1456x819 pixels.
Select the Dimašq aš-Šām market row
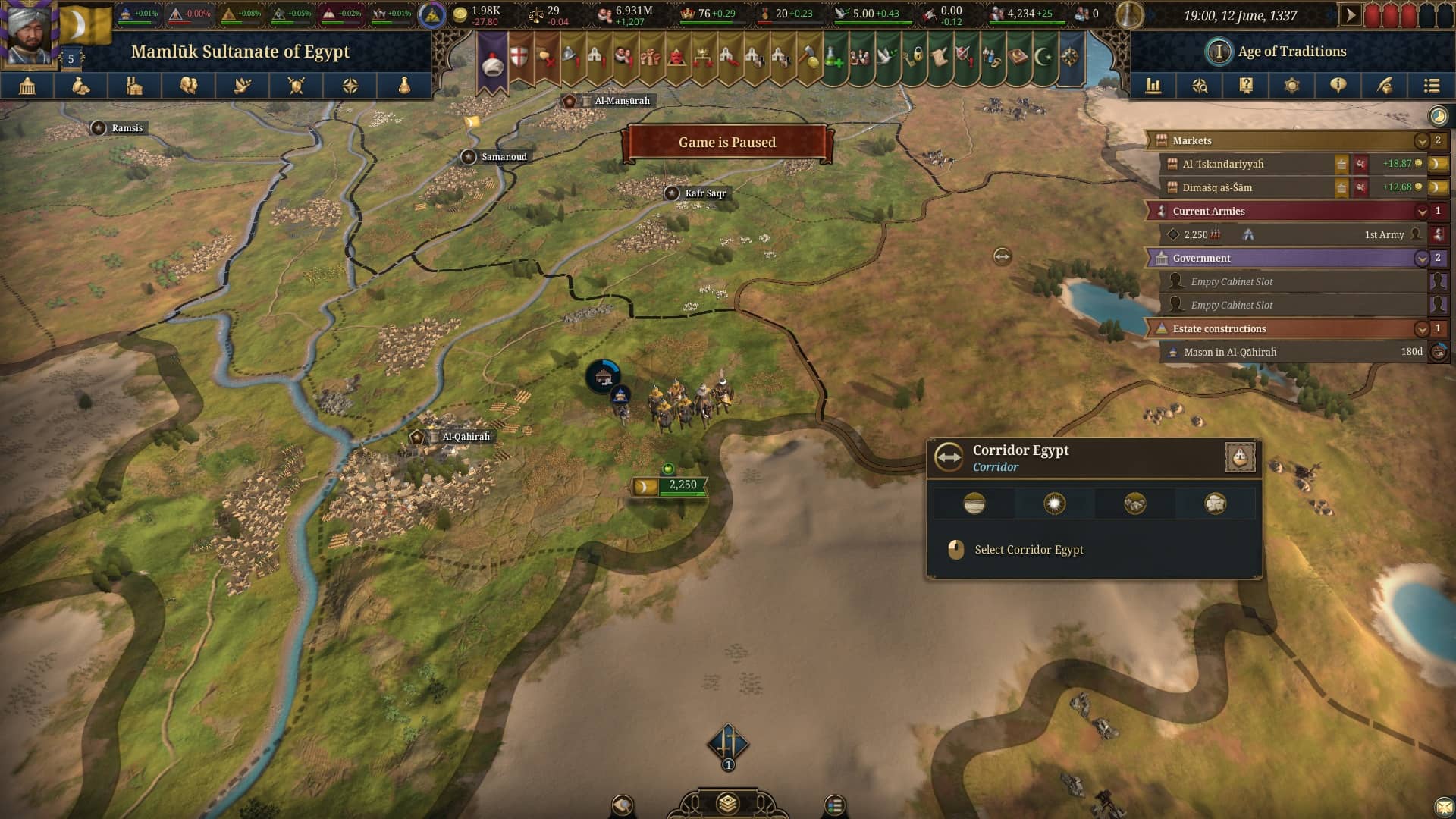[x=1244, y=188]
